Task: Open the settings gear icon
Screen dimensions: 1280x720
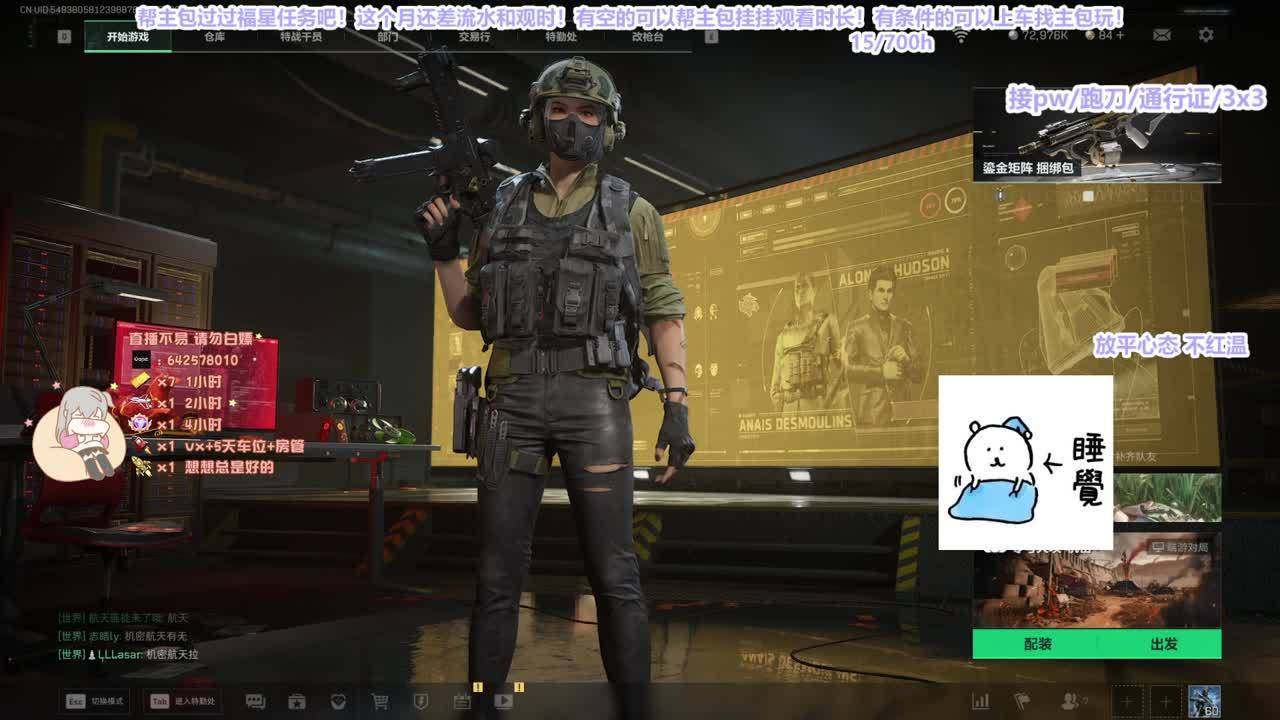Action: pos(1206,35)
